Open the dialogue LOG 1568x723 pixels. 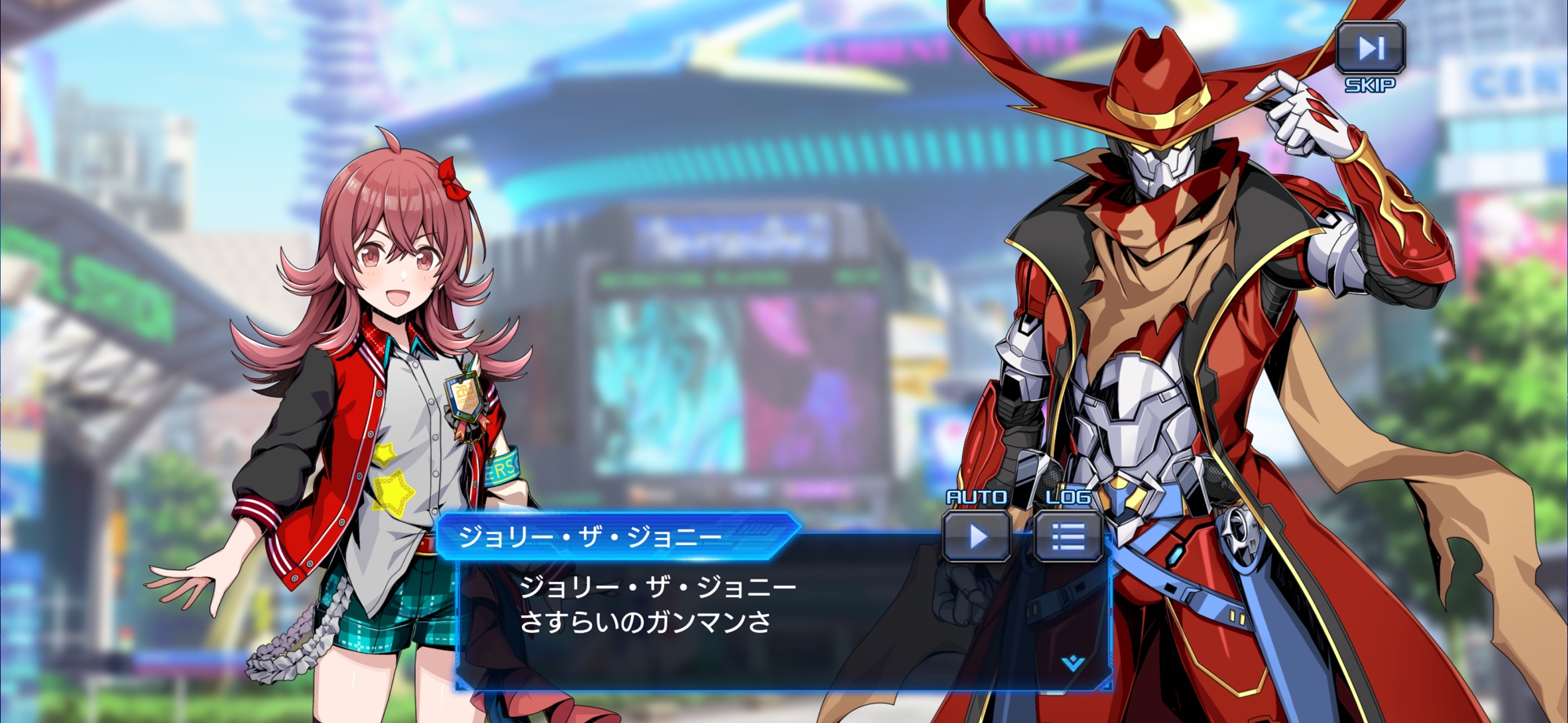pyautogui.click(x=1068, y=536)
